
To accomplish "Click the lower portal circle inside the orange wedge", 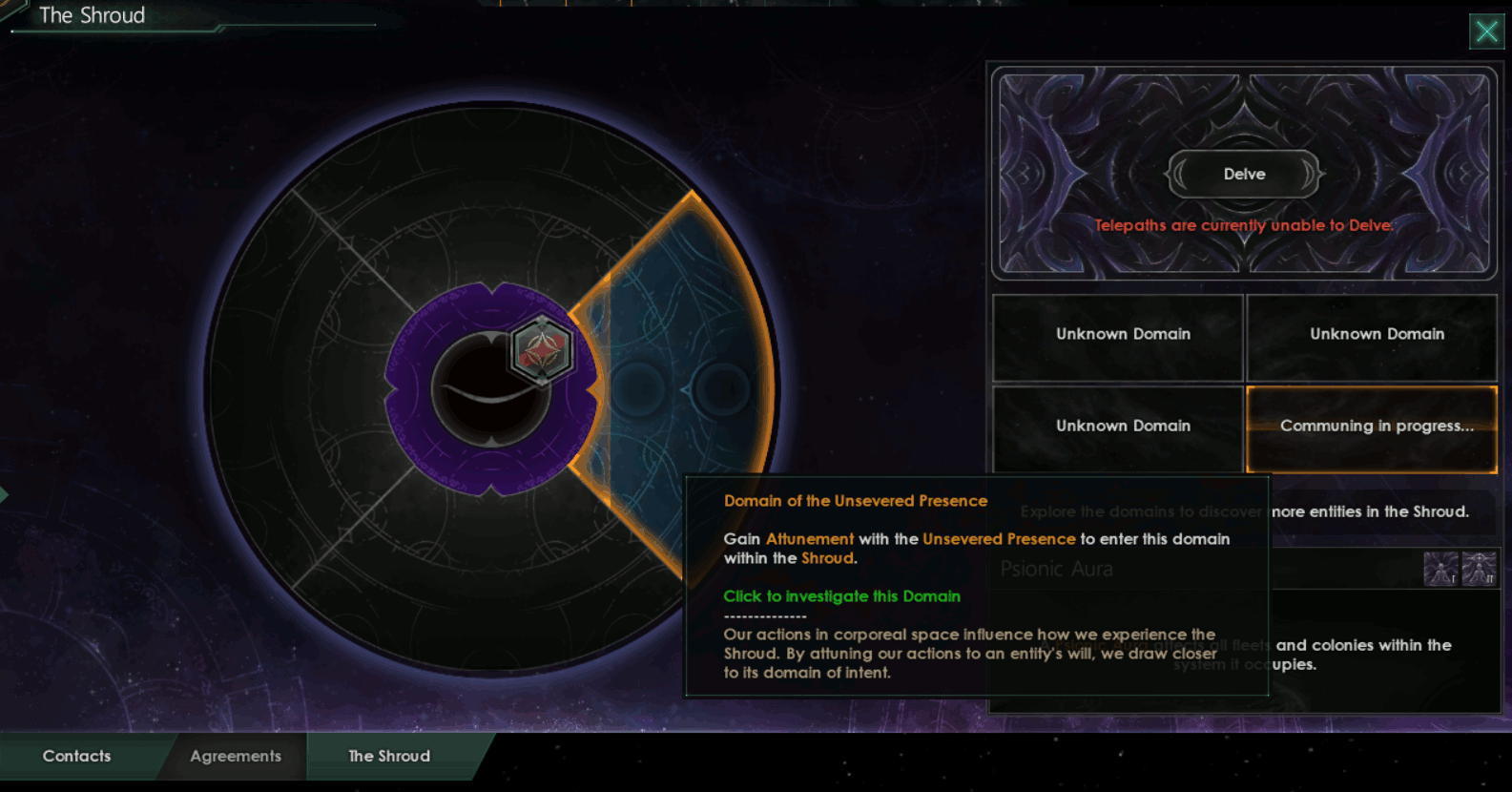I will coord(720,386).
